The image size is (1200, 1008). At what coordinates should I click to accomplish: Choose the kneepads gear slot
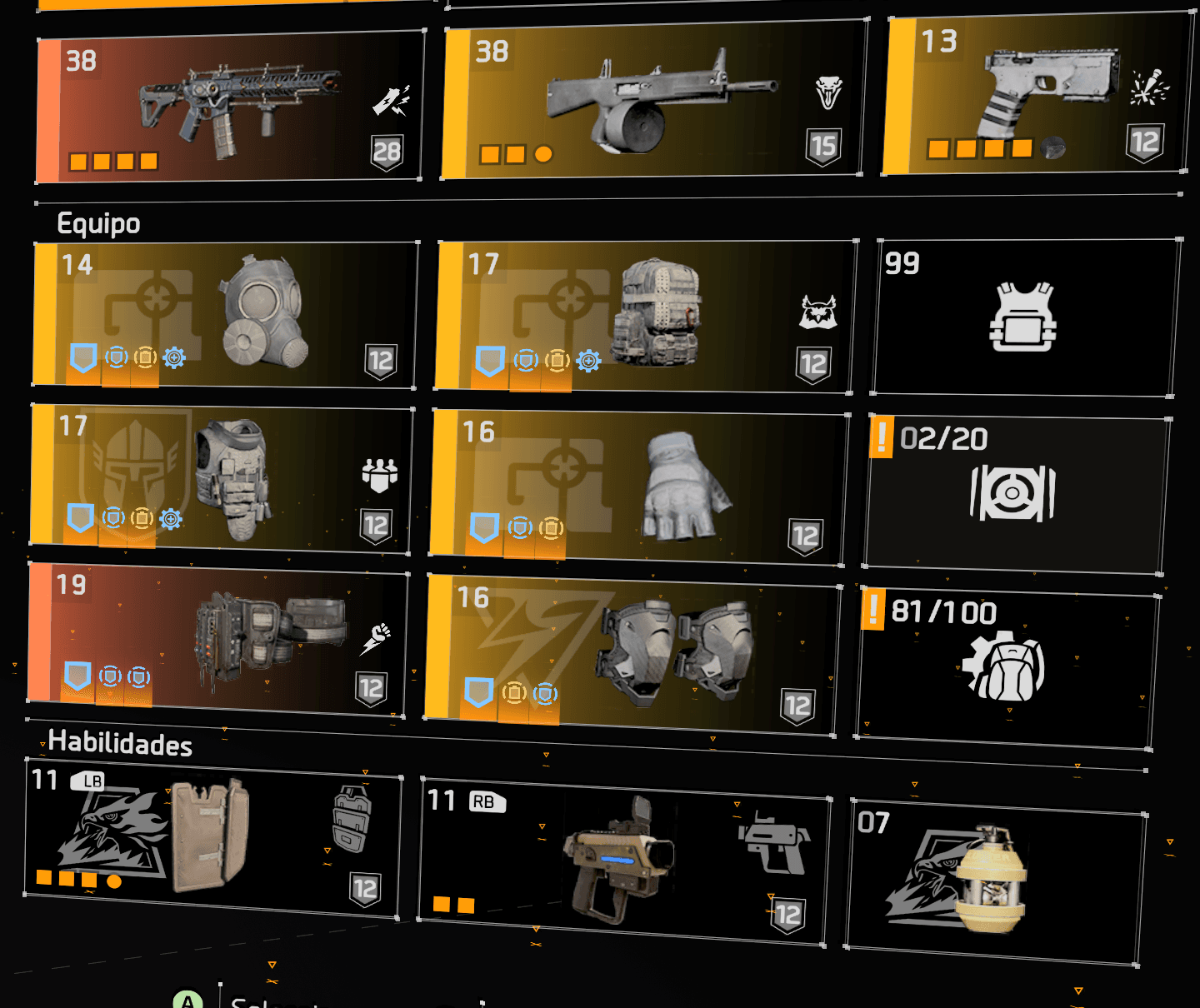(x=632, y=656)
